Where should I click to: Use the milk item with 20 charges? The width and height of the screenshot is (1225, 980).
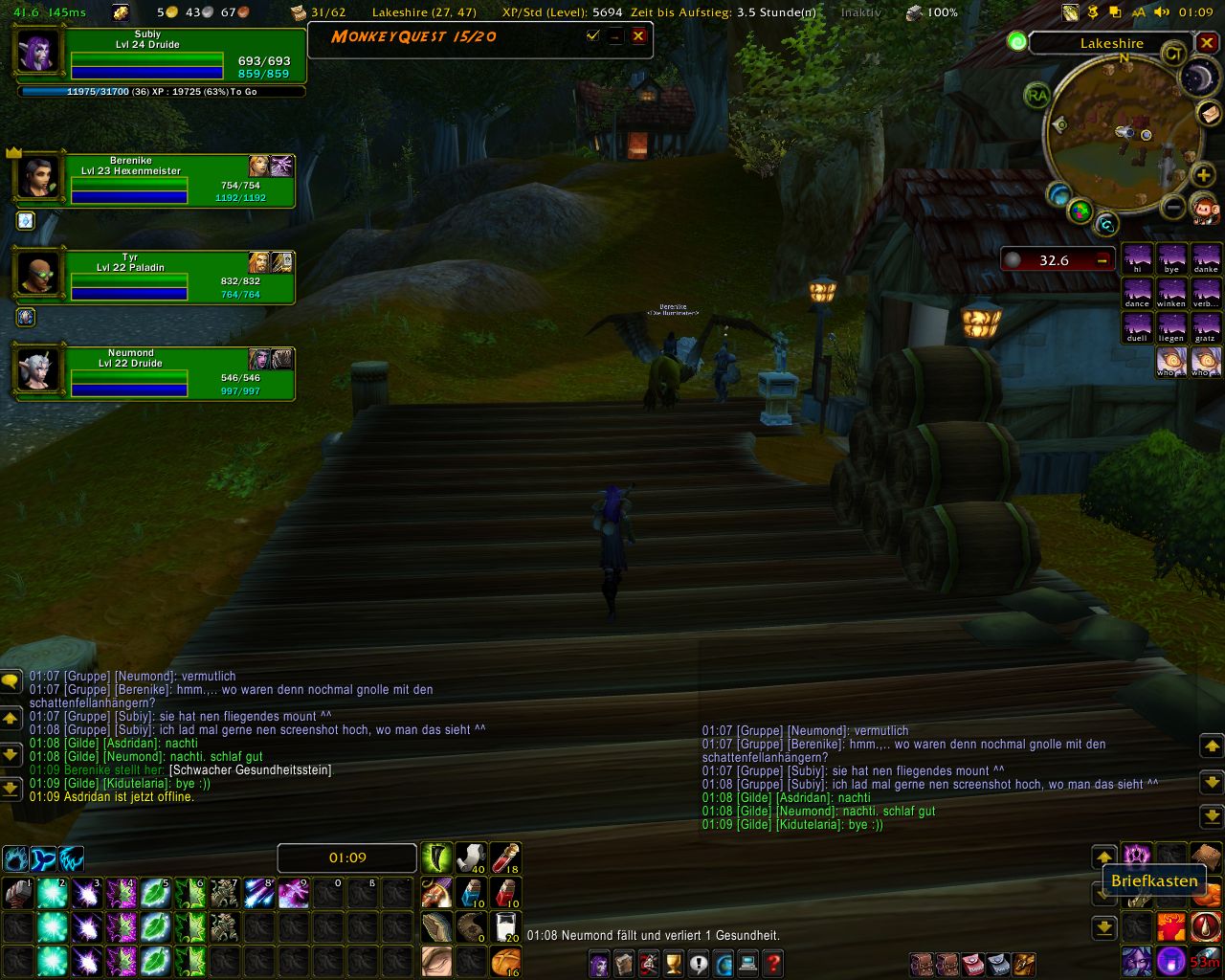coord(505,926)
